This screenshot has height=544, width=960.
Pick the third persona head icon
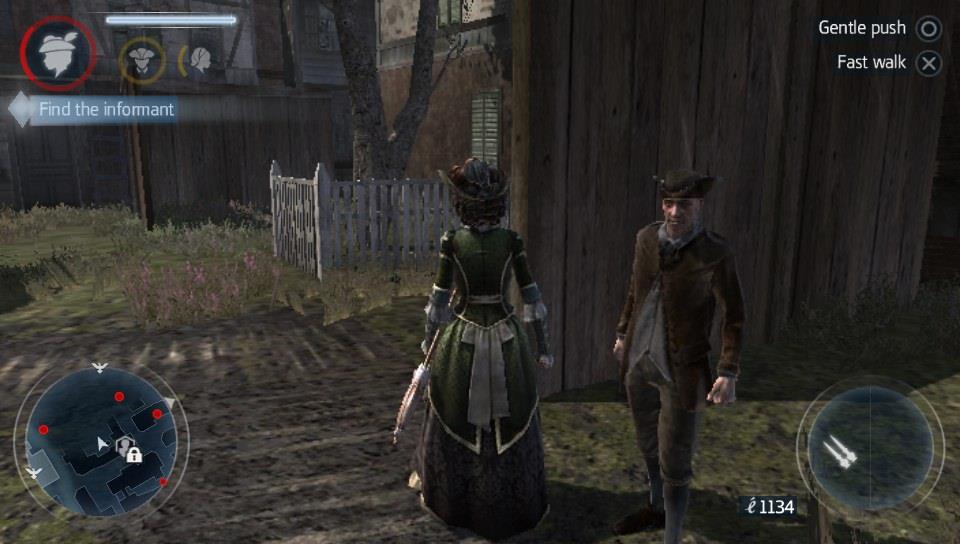click(199, 60)
